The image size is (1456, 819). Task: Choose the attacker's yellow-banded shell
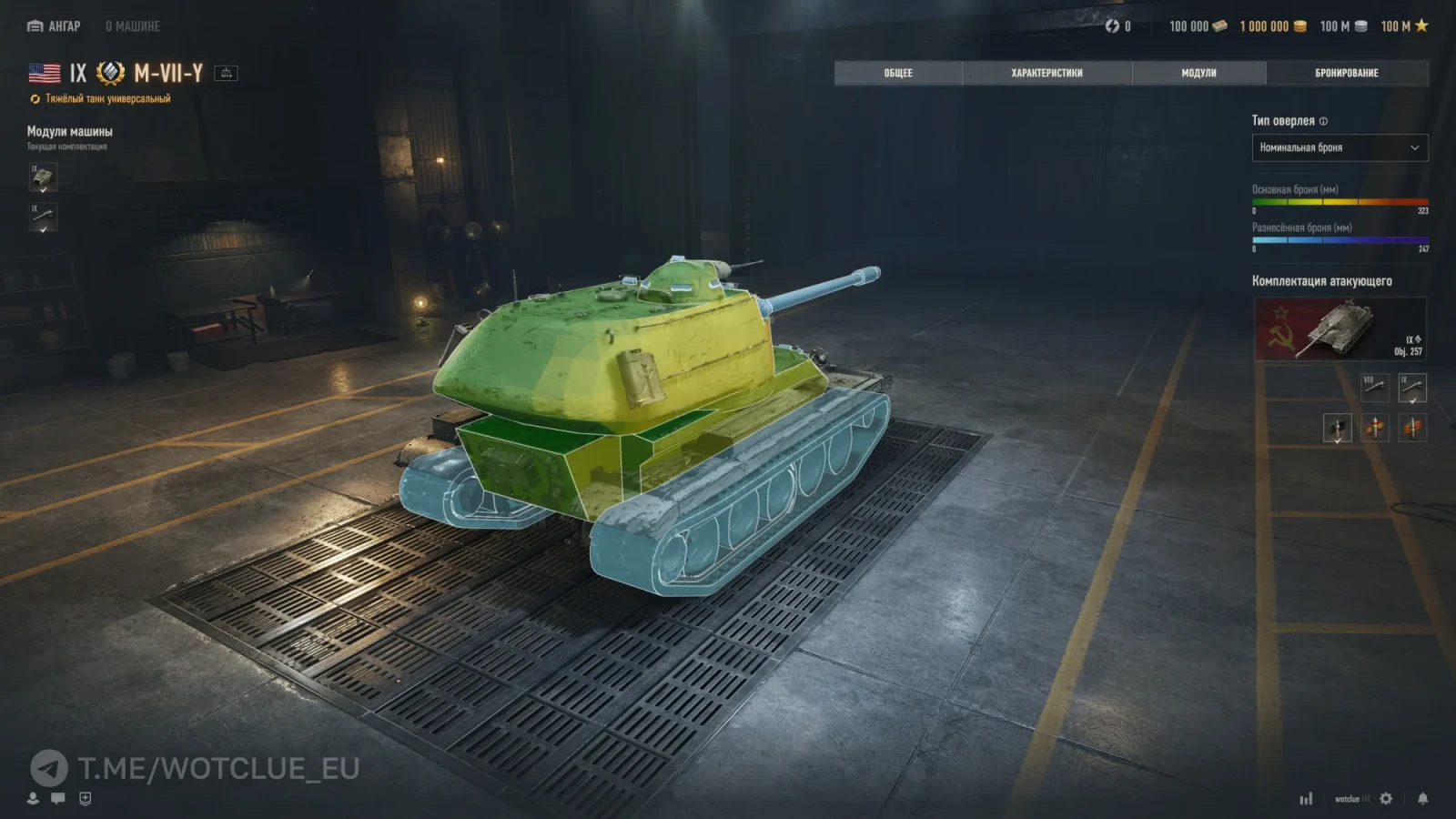(x=1375, y=427)
